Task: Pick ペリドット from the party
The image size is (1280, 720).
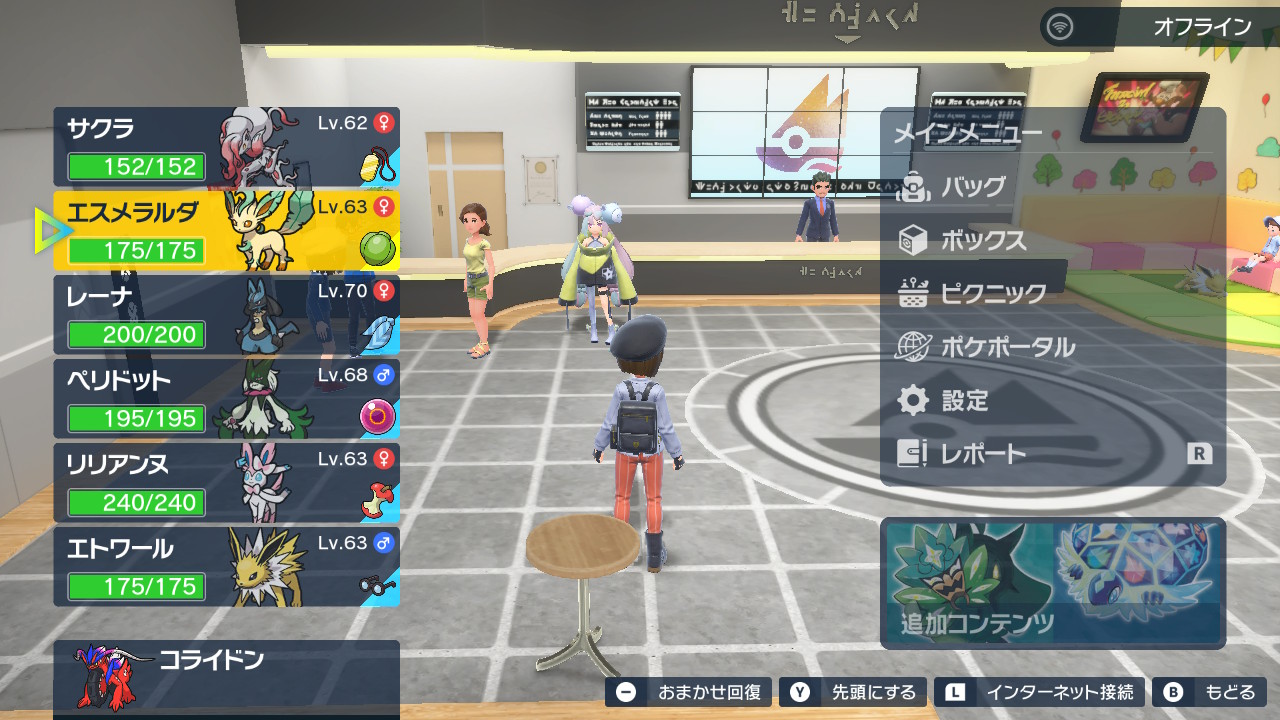Action: (226, 399)
